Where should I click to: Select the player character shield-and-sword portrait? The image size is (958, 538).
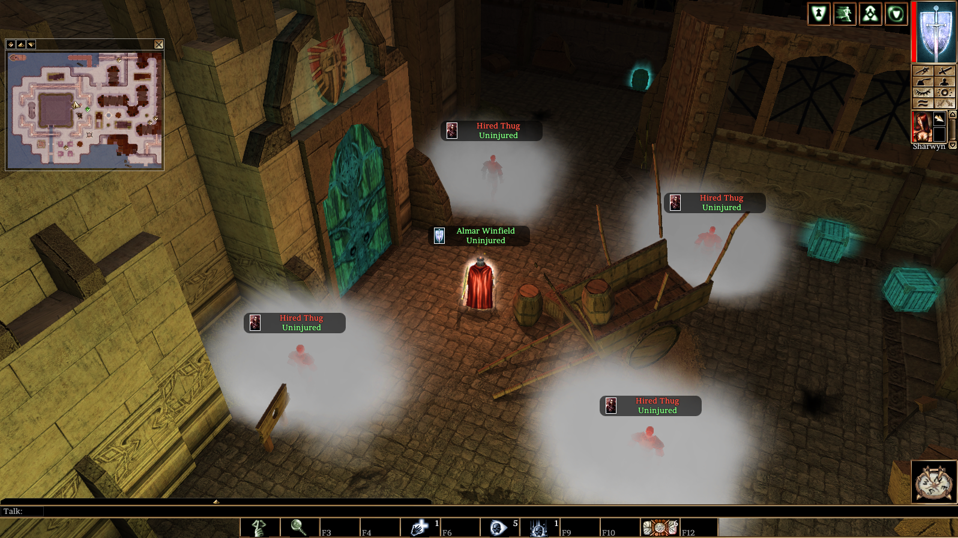[x=937, y=32]
